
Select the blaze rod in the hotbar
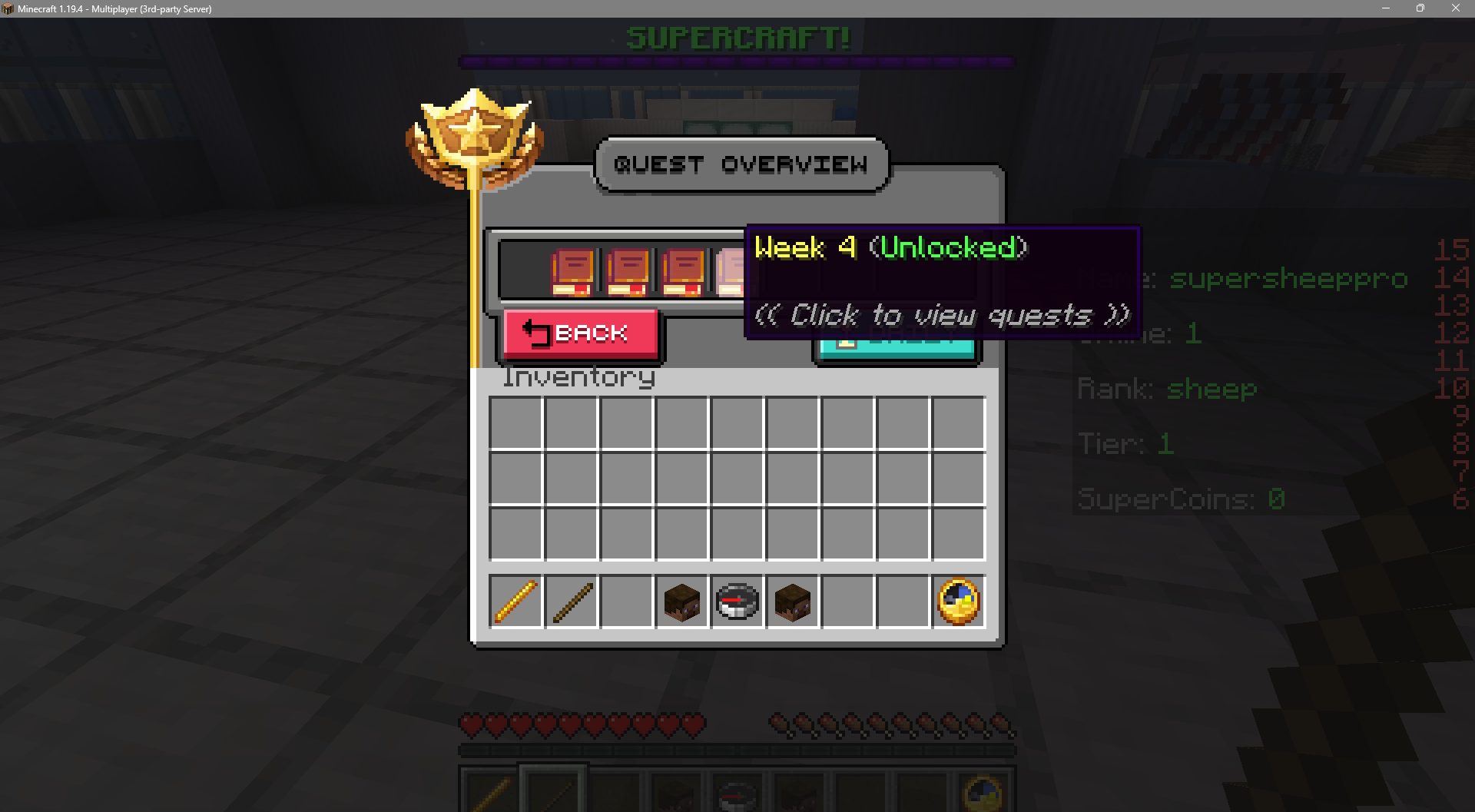(515, 602)
